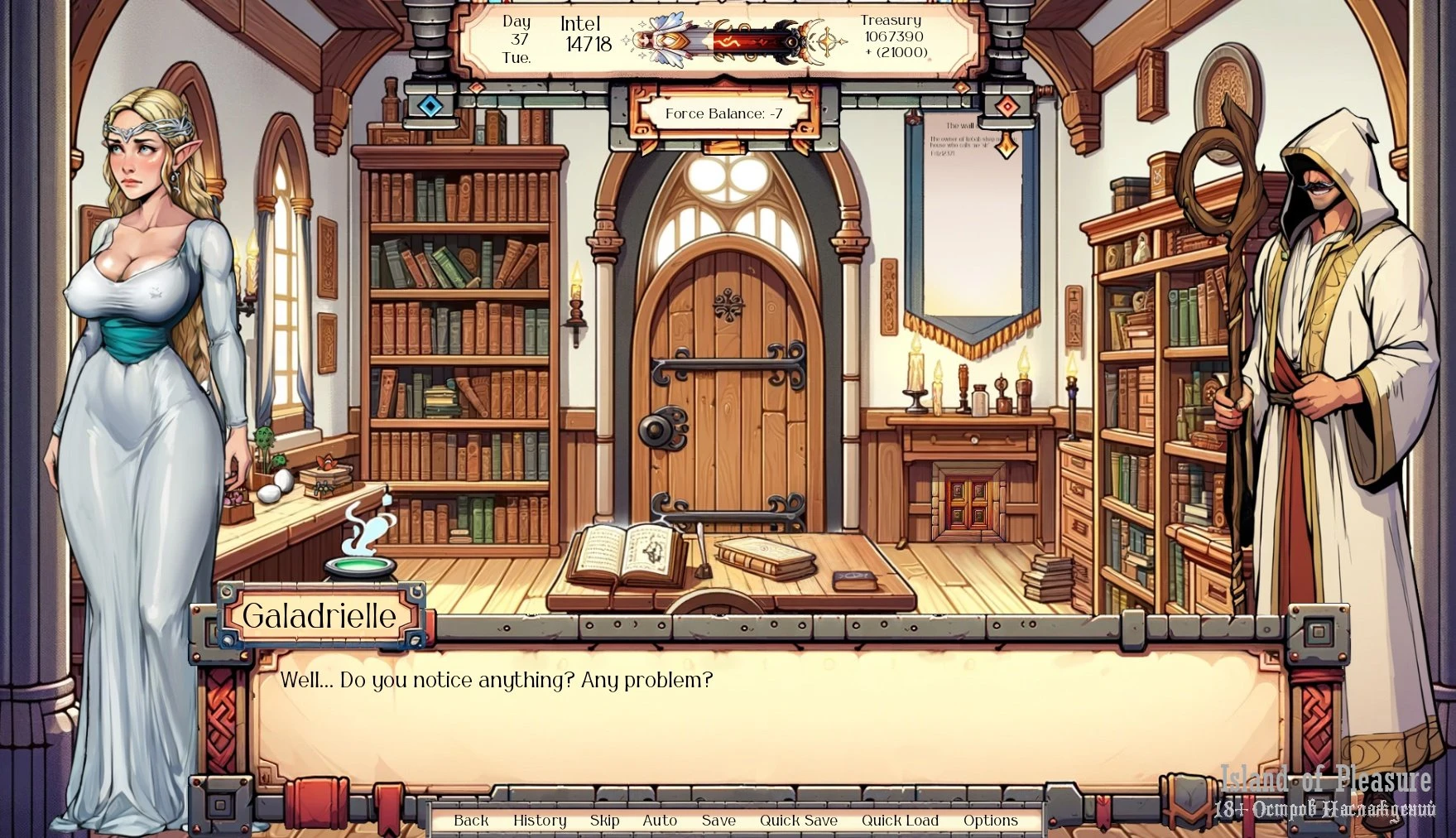Go back using the Back button
The width and height of the screenshot is (1456, 838).
click(x=471, y=820)
